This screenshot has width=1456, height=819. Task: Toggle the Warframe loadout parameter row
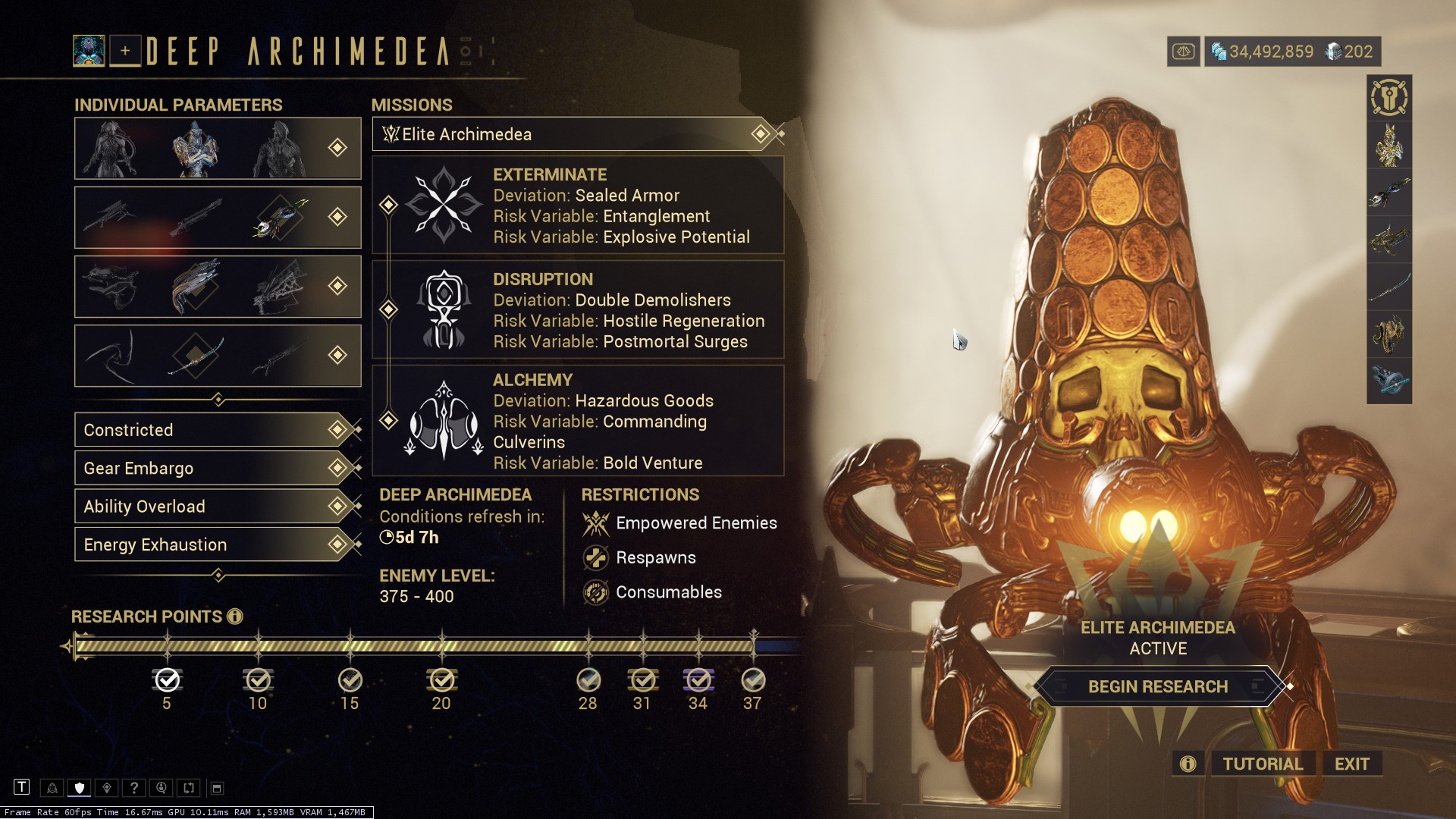click(x=218, y=149)
